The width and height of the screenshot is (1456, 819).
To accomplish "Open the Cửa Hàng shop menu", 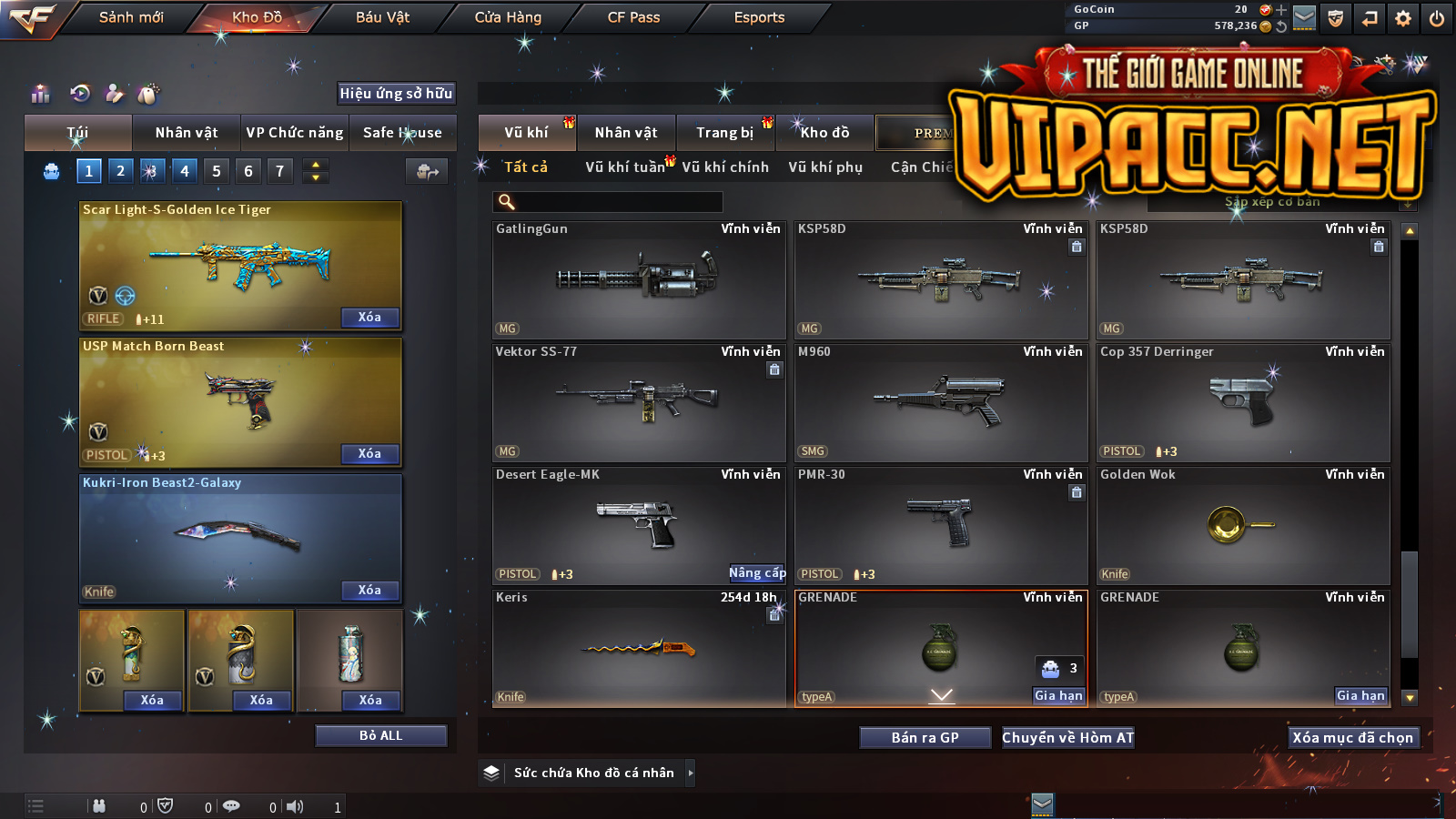I will pos(508,17).
